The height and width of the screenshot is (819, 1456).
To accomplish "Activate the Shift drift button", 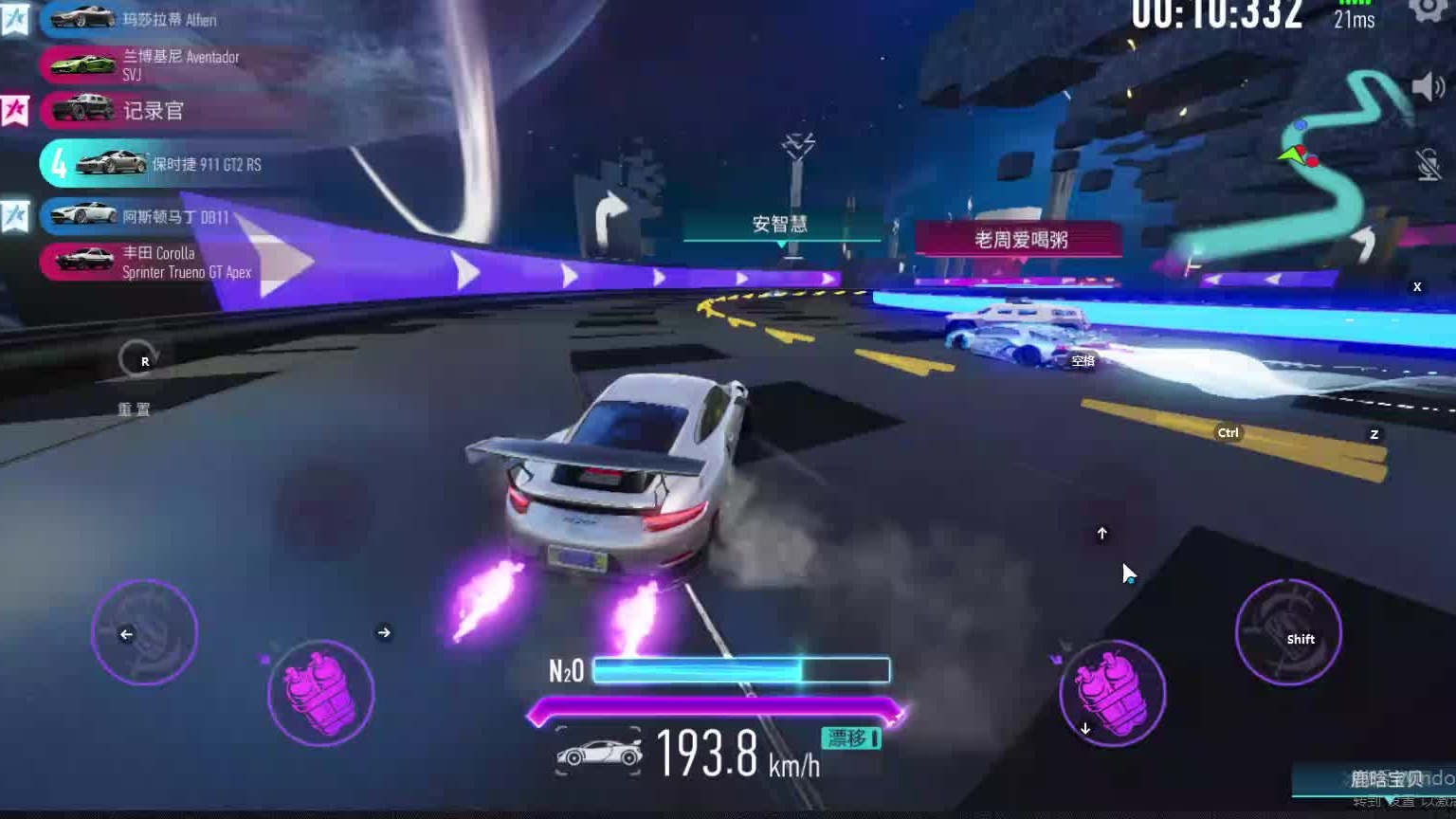I will [x=1288, y=632].
